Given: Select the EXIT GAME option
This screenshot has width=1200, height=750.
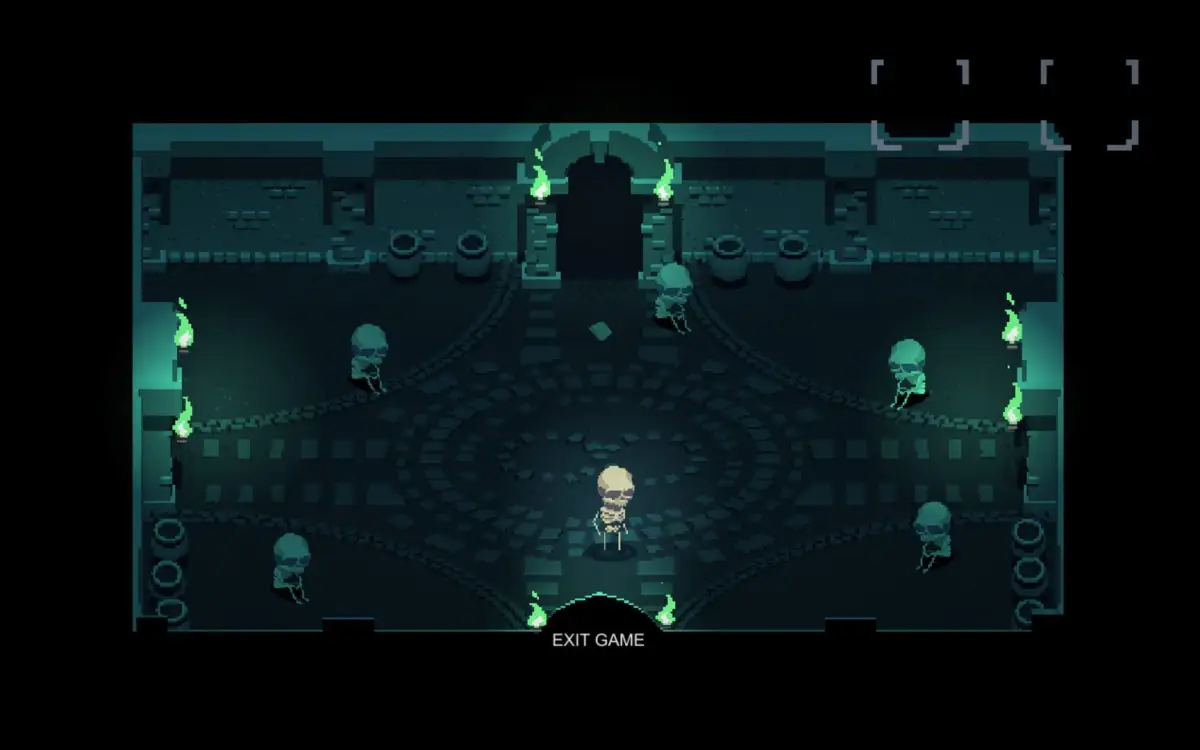Looking at the screenshot, I should point(598,640).
